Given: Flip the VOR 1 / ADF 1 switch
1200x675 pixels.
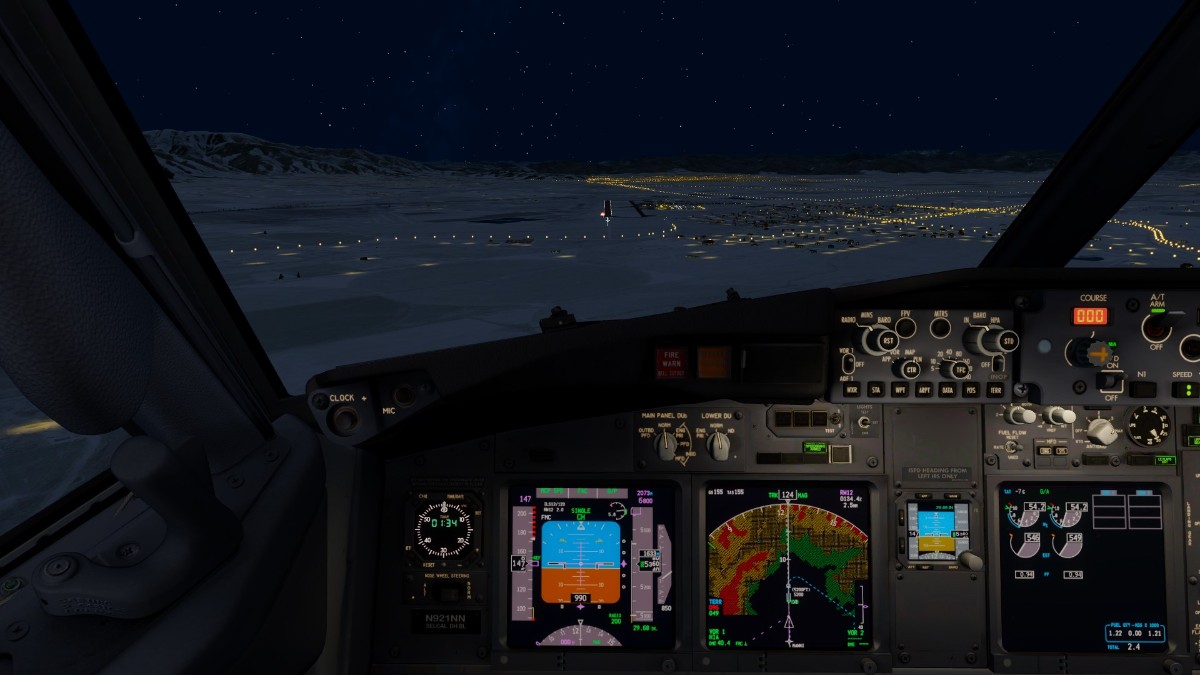Looking at the screenshot, I should coord(847,363).
